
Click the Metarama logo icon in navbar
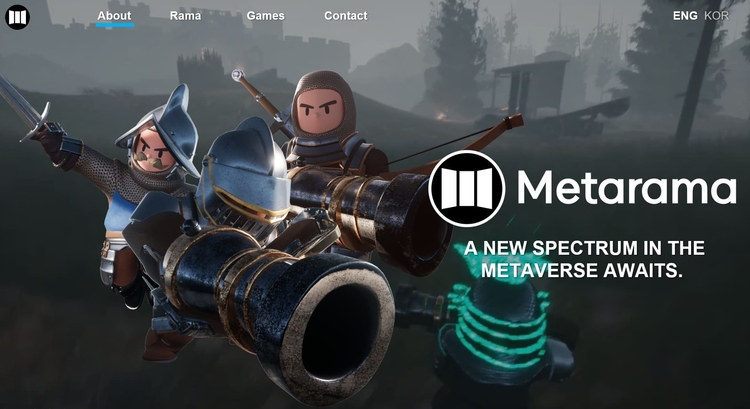coord(18,16)
